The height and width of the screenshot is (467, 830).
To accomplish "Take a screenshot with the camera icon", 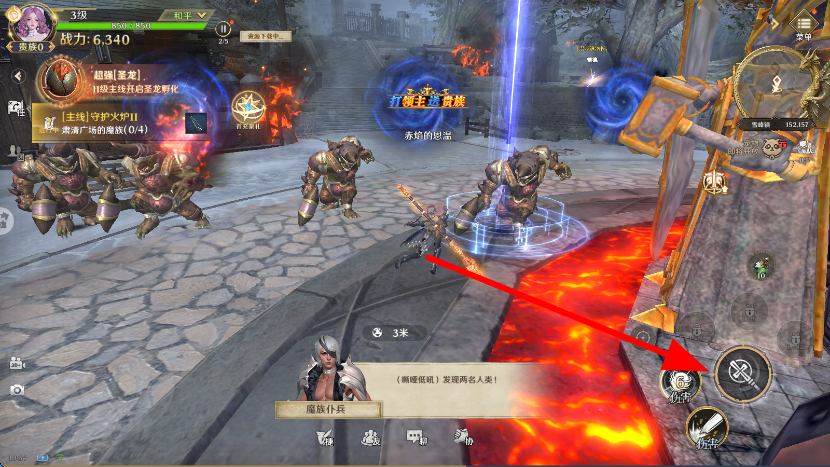I will click(x=16, y=389).
